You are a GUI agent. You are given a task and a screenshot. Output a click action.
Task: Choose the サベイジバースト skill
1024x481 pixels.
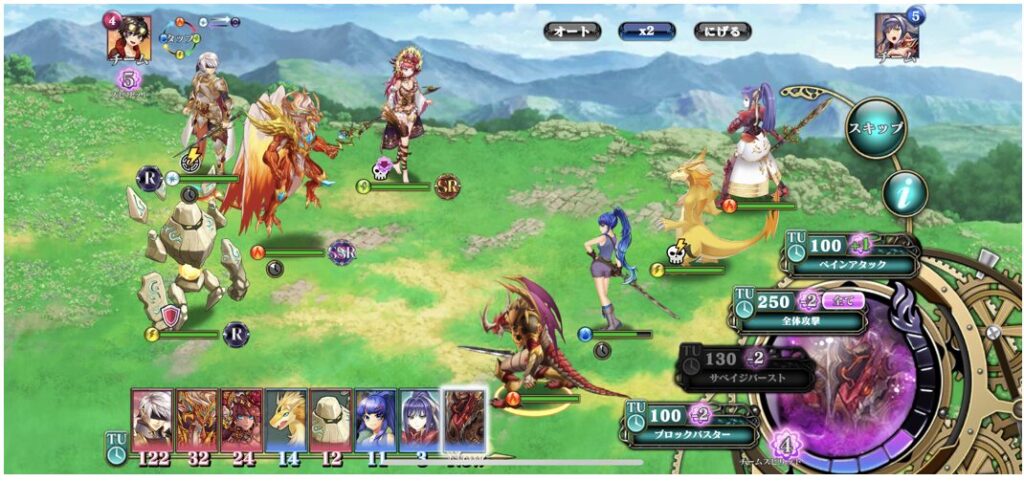coord(745,368)
